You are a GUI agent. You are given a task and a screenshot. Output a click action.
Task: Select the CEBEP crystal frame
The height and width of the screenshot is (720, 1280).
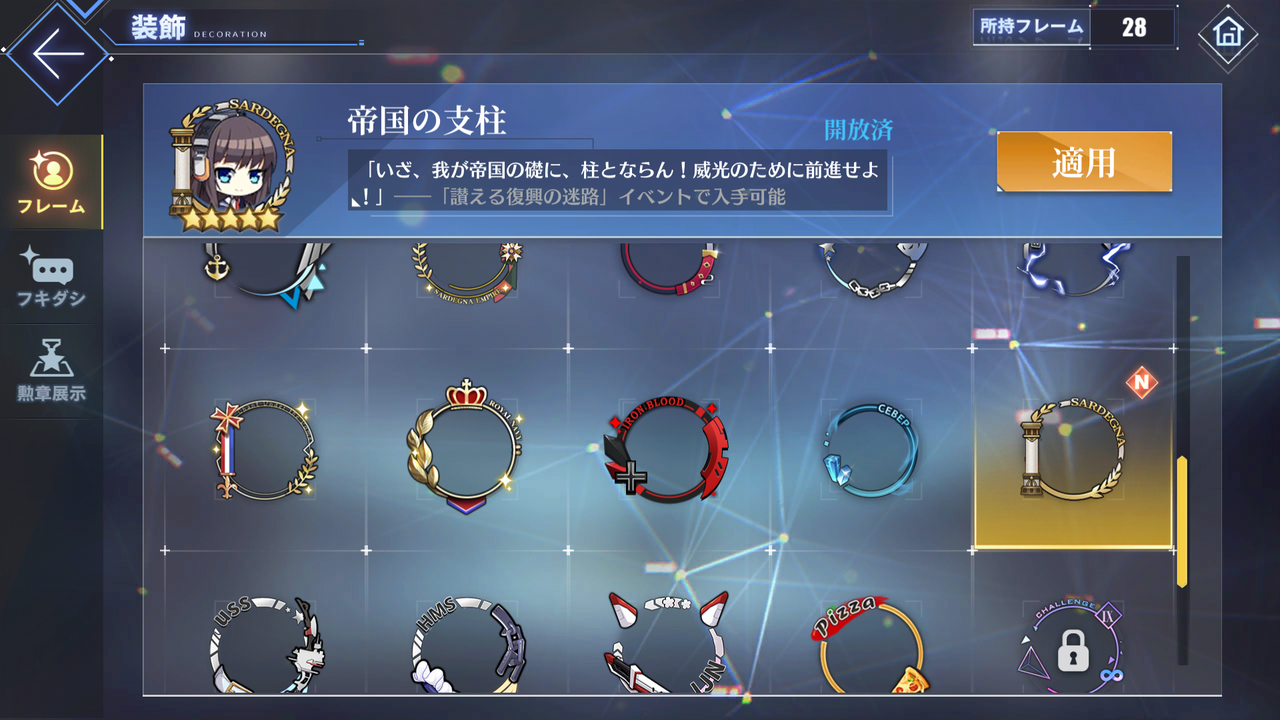point(868,450)
